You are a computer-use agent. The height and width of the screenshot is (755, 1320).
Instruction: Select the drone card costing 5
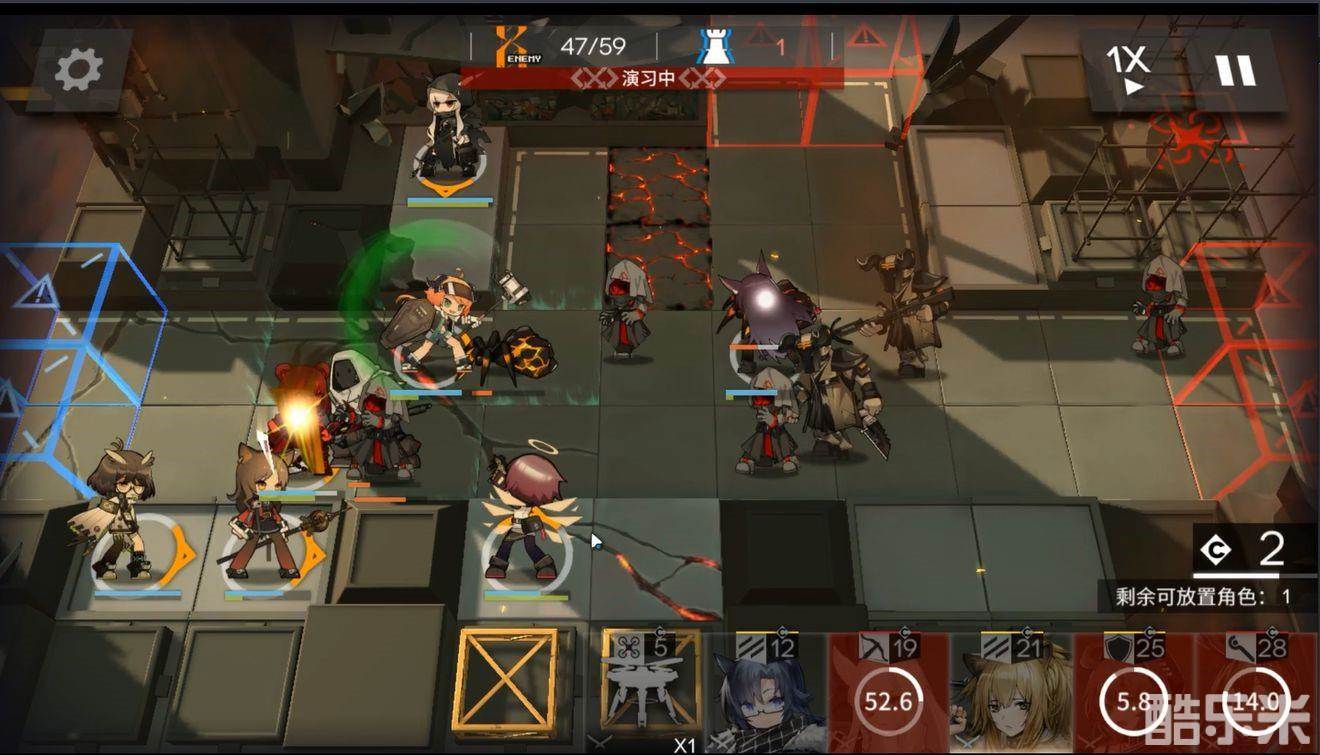point(650,692)
